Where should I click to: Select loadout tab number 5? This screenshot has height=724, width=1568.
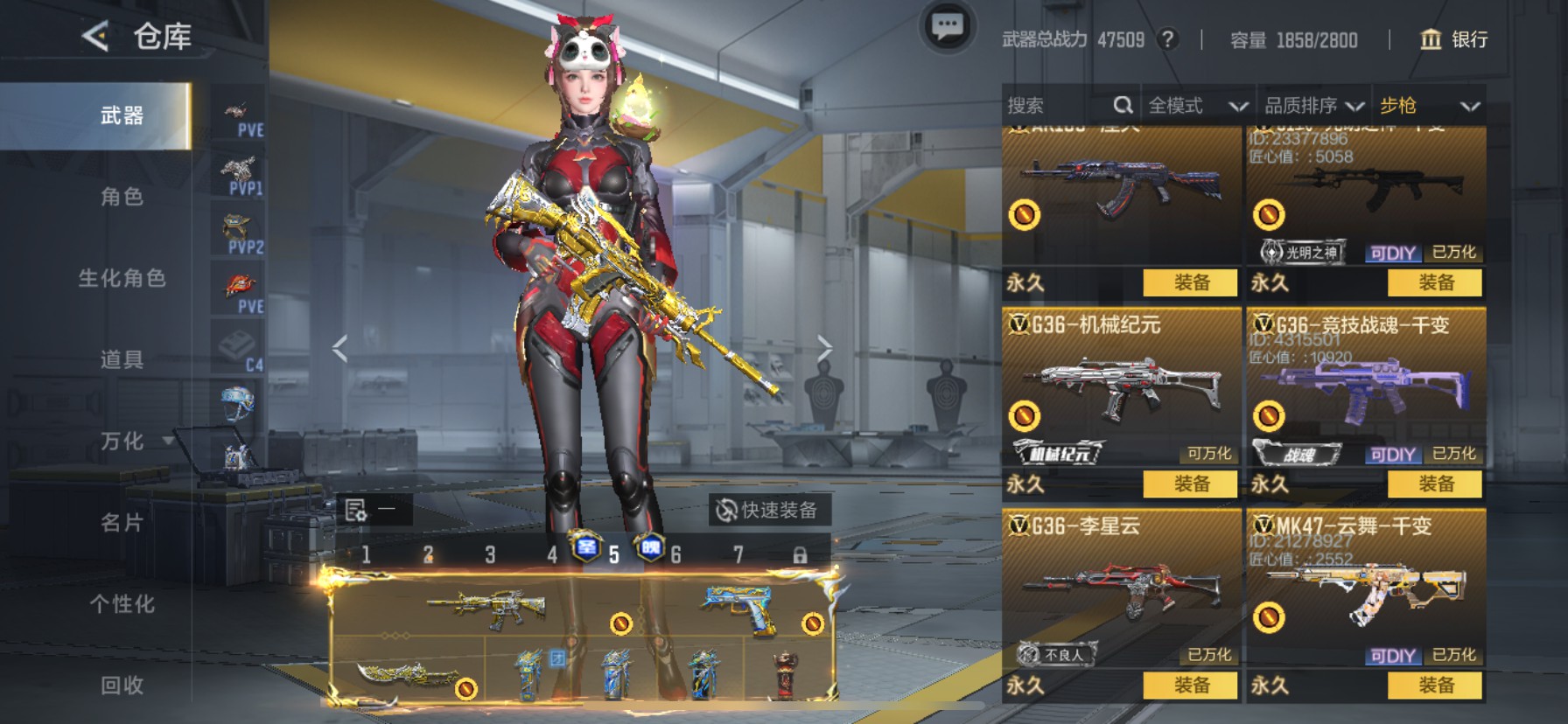coord(612,554)
